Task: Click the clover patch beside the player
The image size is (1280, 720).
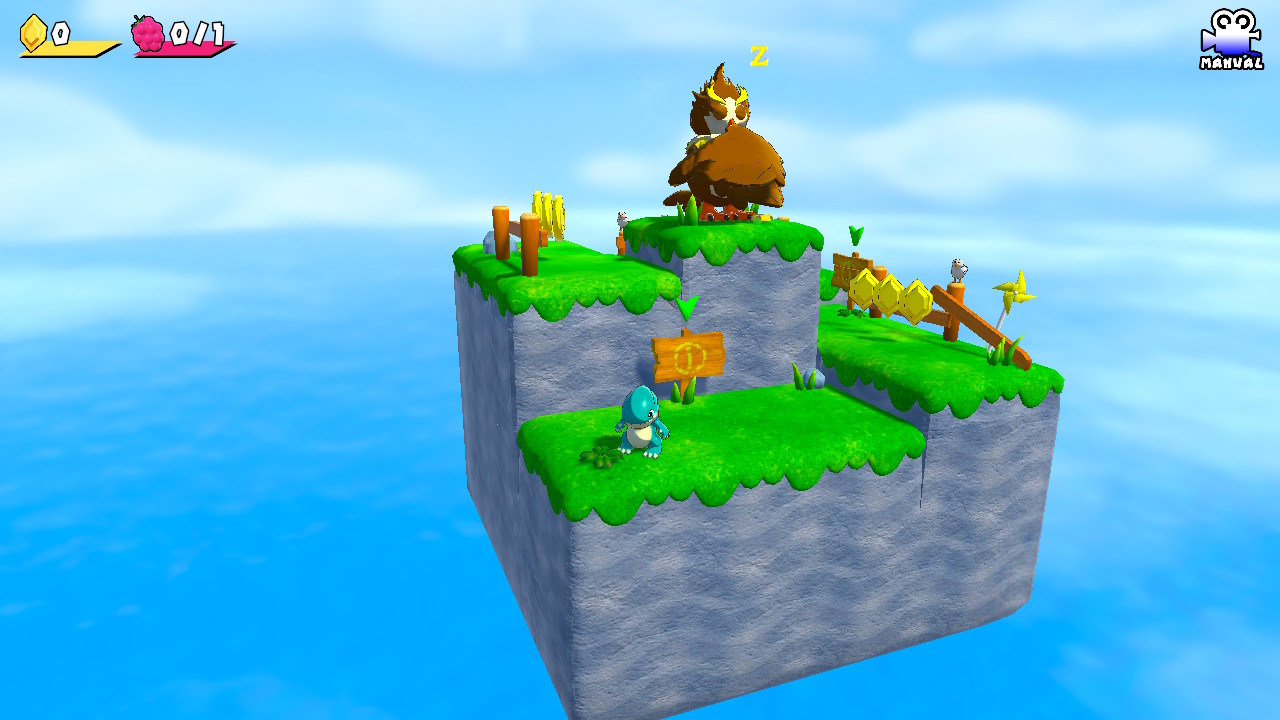Action: [x=598, y=455]
